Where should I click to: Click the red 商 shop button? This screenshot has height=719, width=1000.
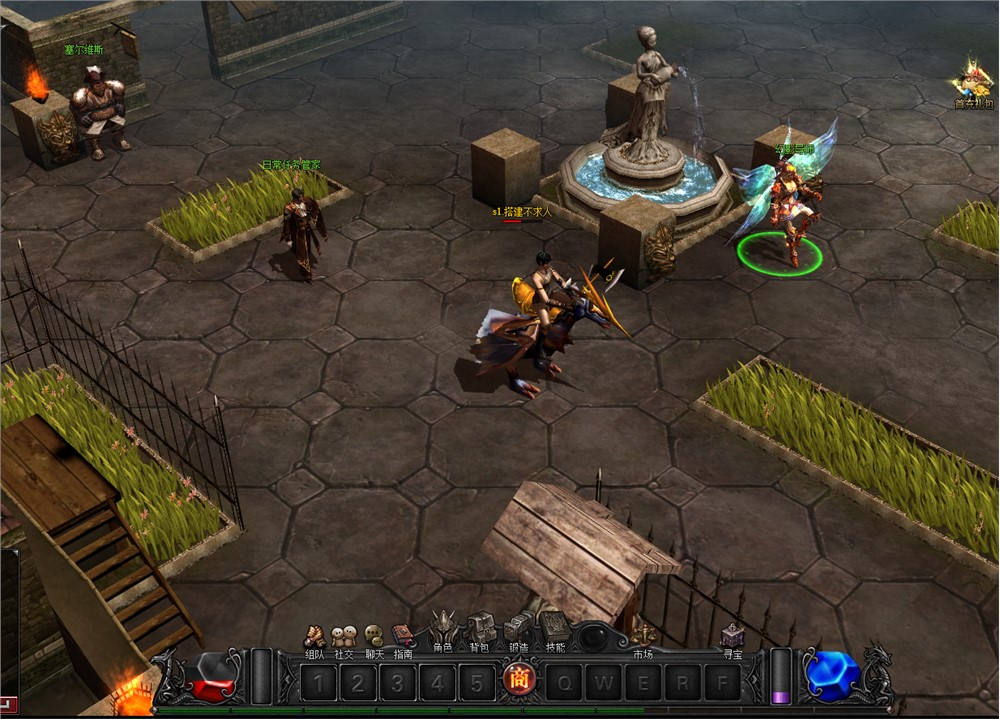point(520,681)
